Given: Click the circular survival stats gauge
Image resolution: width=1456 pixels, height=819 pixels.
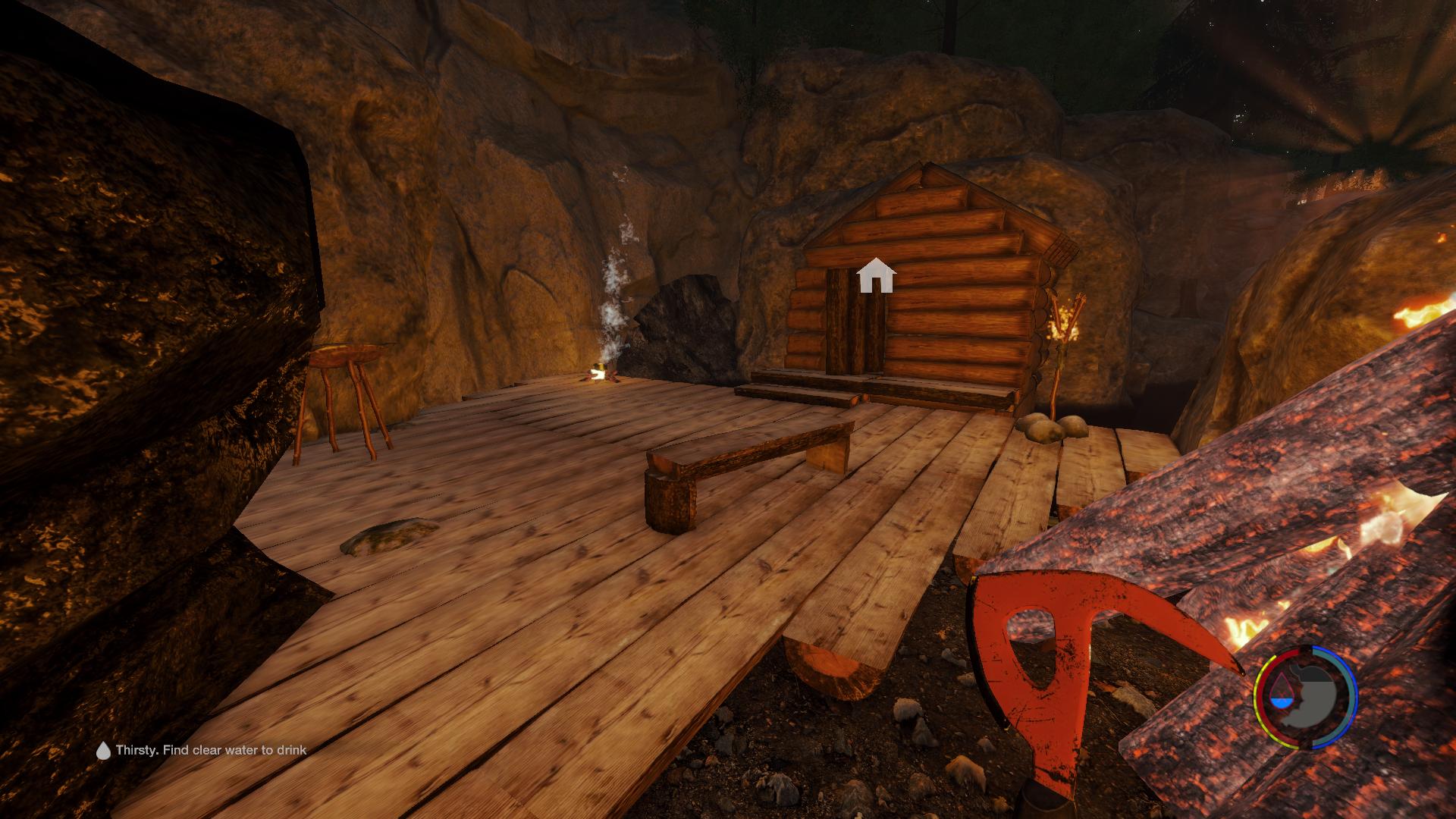Looking at the screenshot, I should point(1304,696).
